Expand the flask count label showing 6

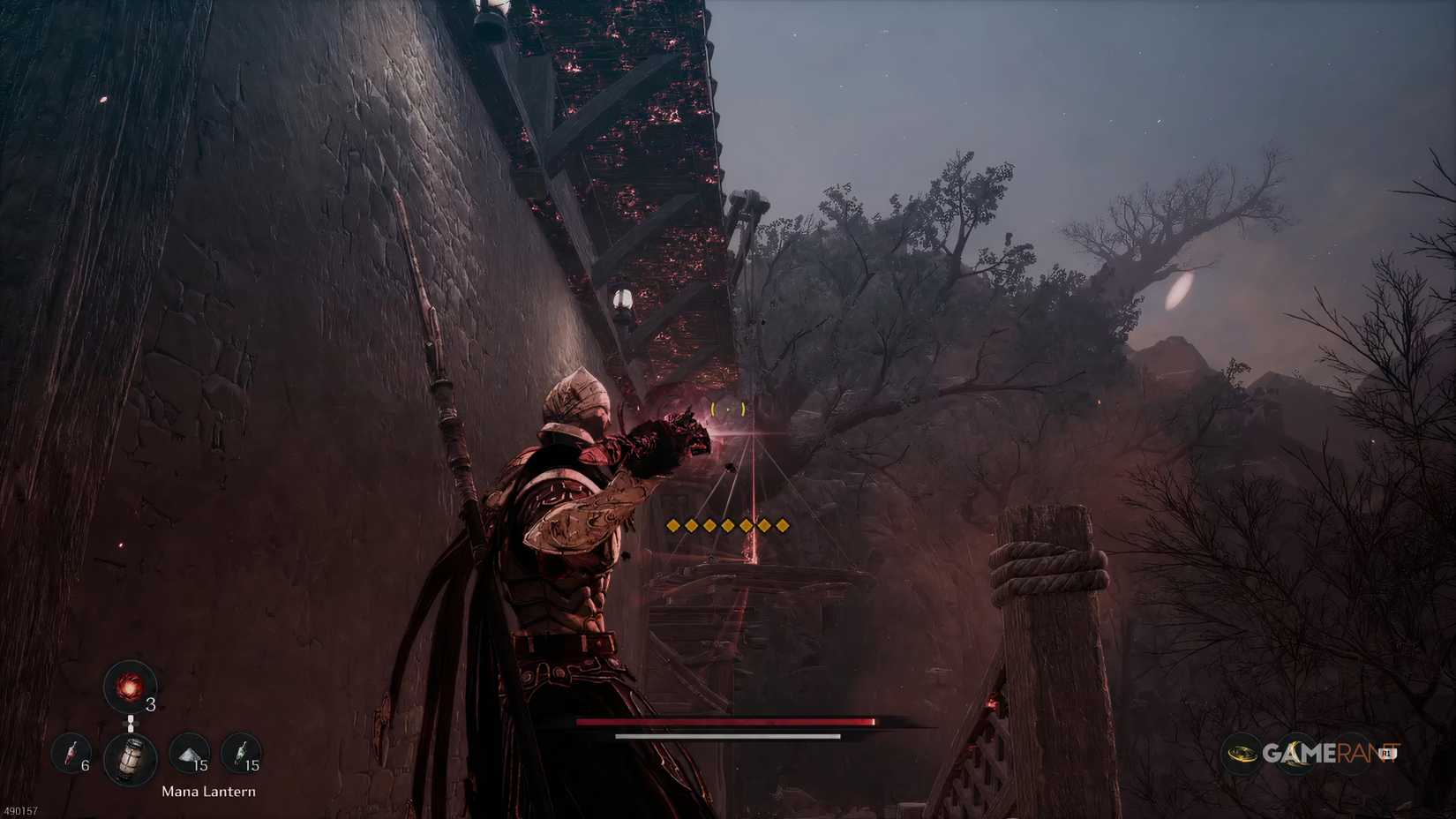point(85,764)
